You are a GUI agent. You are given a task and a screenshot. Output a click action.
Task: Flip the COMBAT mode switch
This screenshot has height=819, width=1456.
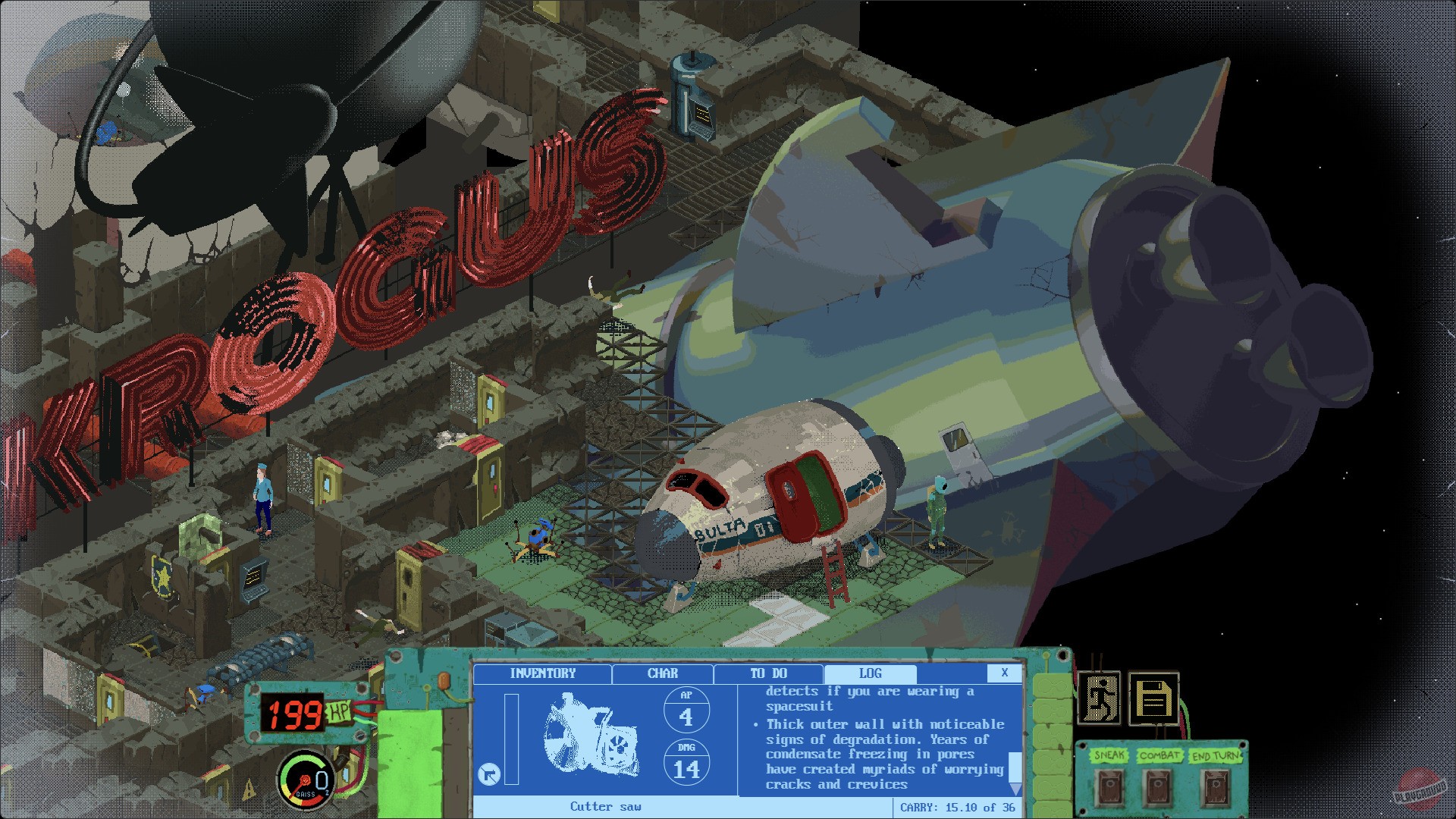coord(1157,785)
